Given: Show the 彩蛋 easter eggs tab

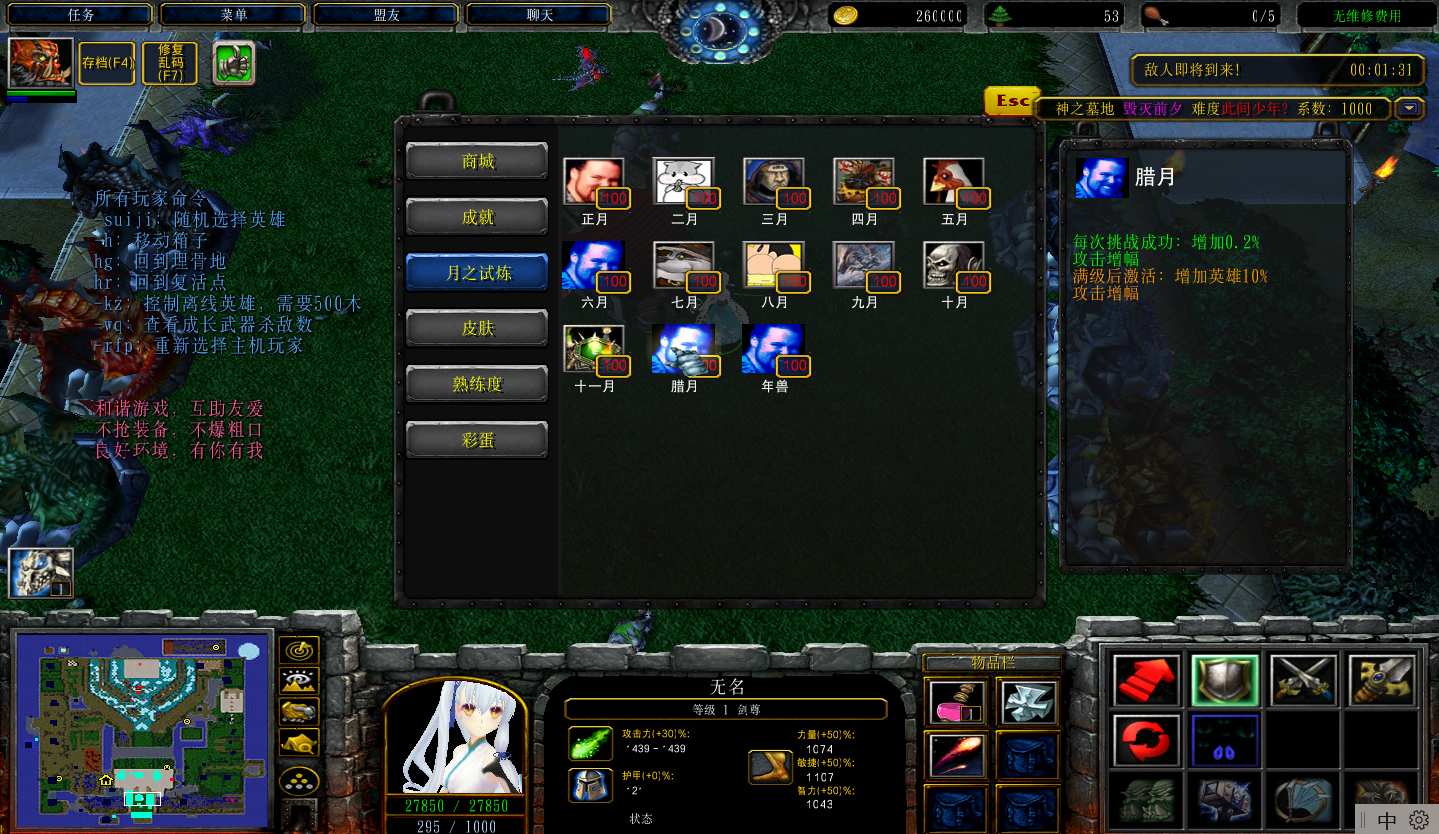Looking at the screenshot, I should click(477, 440).
